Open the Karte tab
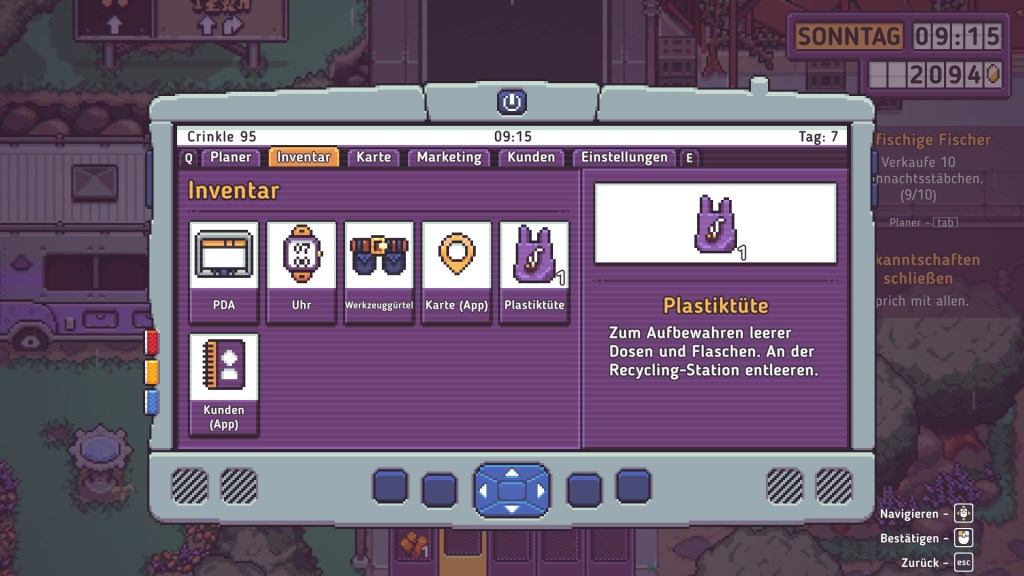1024x576 pixels. coord(374,157)
